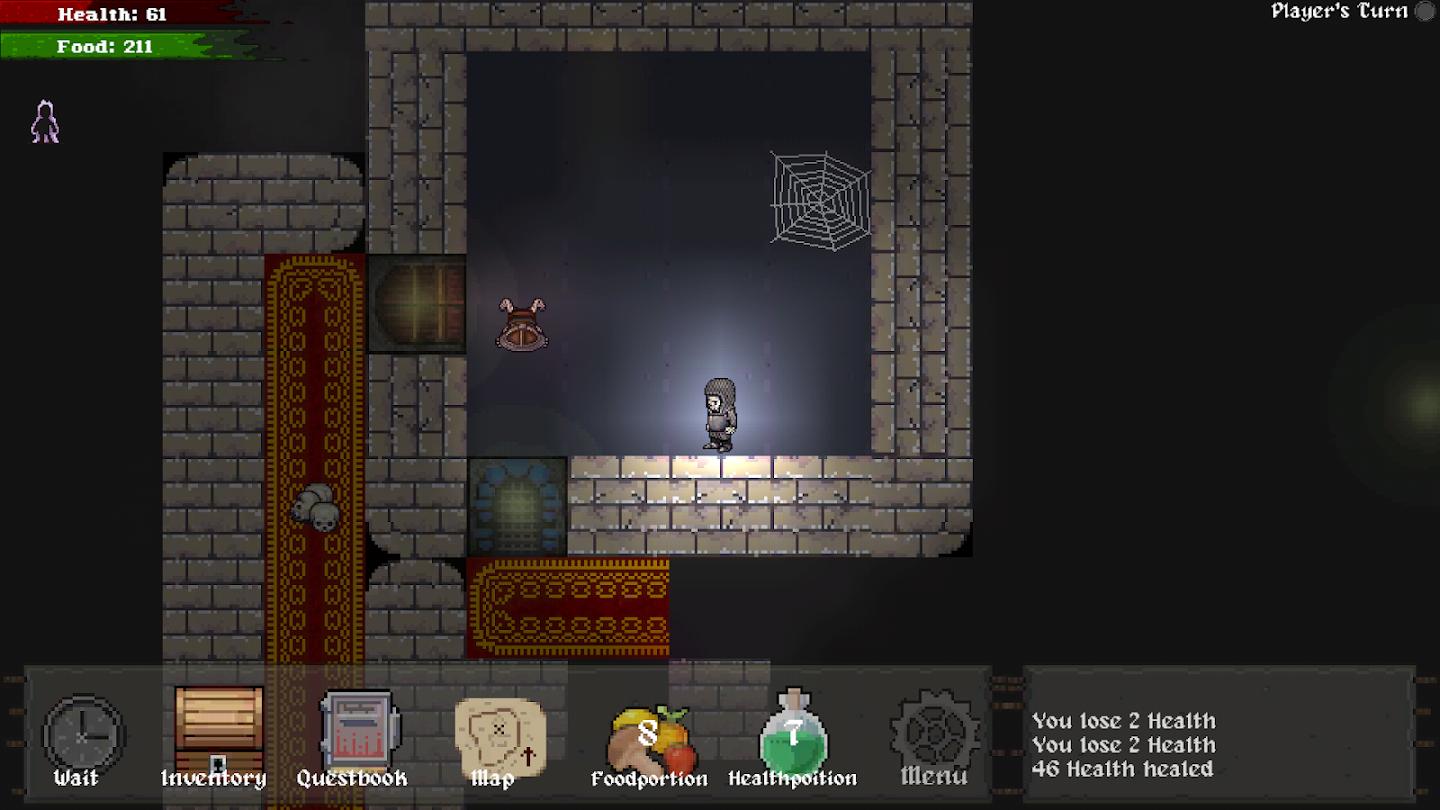Select the purple character status icon
The height and width of the screenshot is (810, 1440).
(x=45, y=123)
